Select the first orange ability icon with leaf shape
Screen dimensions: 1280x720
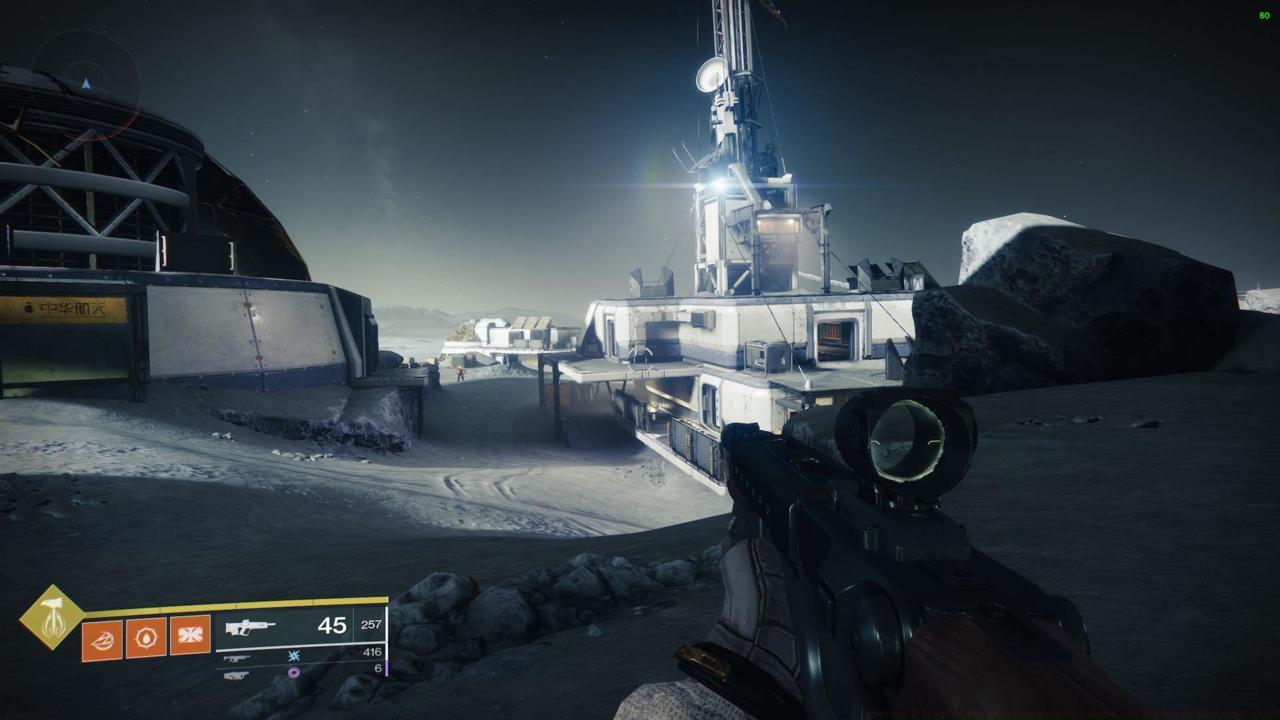click(x=102, y=639)
